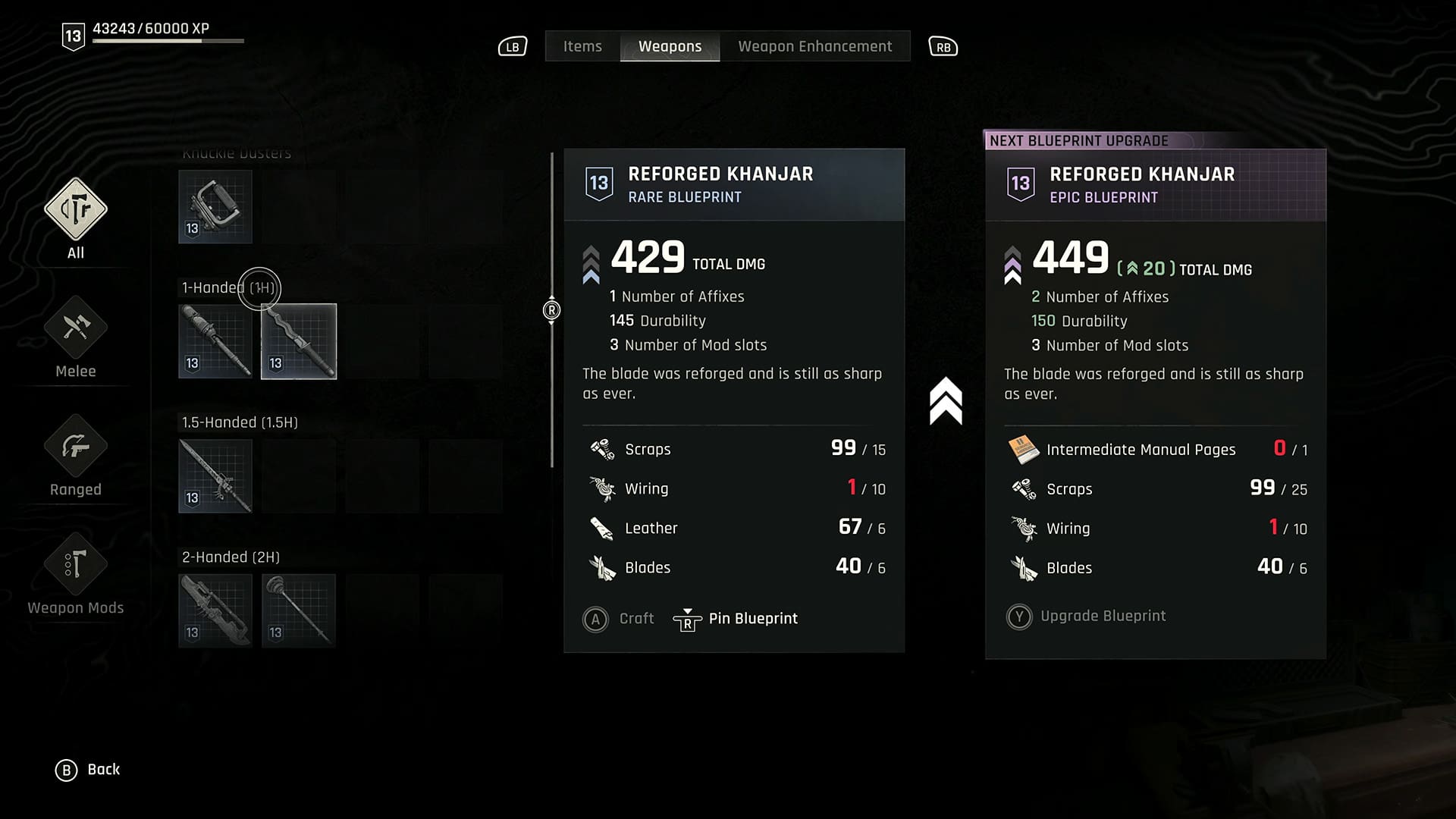This screenshot has width=1456, height=819.
Task: Click the Wiring material icon
Action: pyautogui.click(x=602, y=488)
